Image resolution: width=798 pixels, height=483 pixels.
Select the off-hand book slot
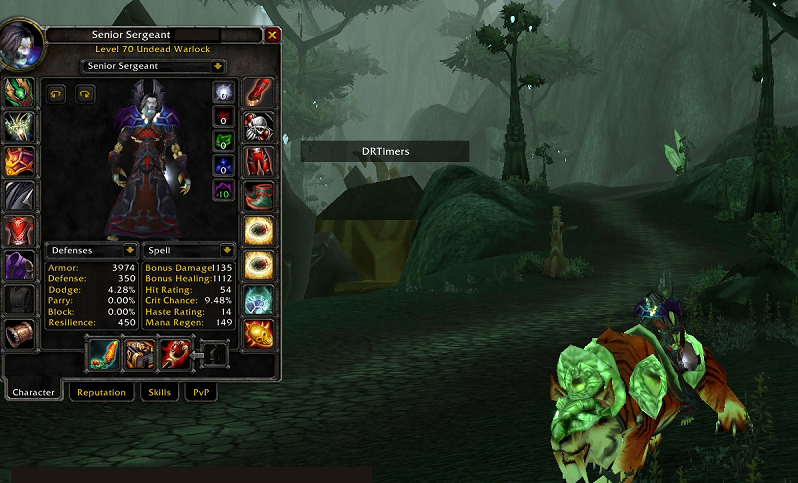pyautogui.click(x=139, y=355)
